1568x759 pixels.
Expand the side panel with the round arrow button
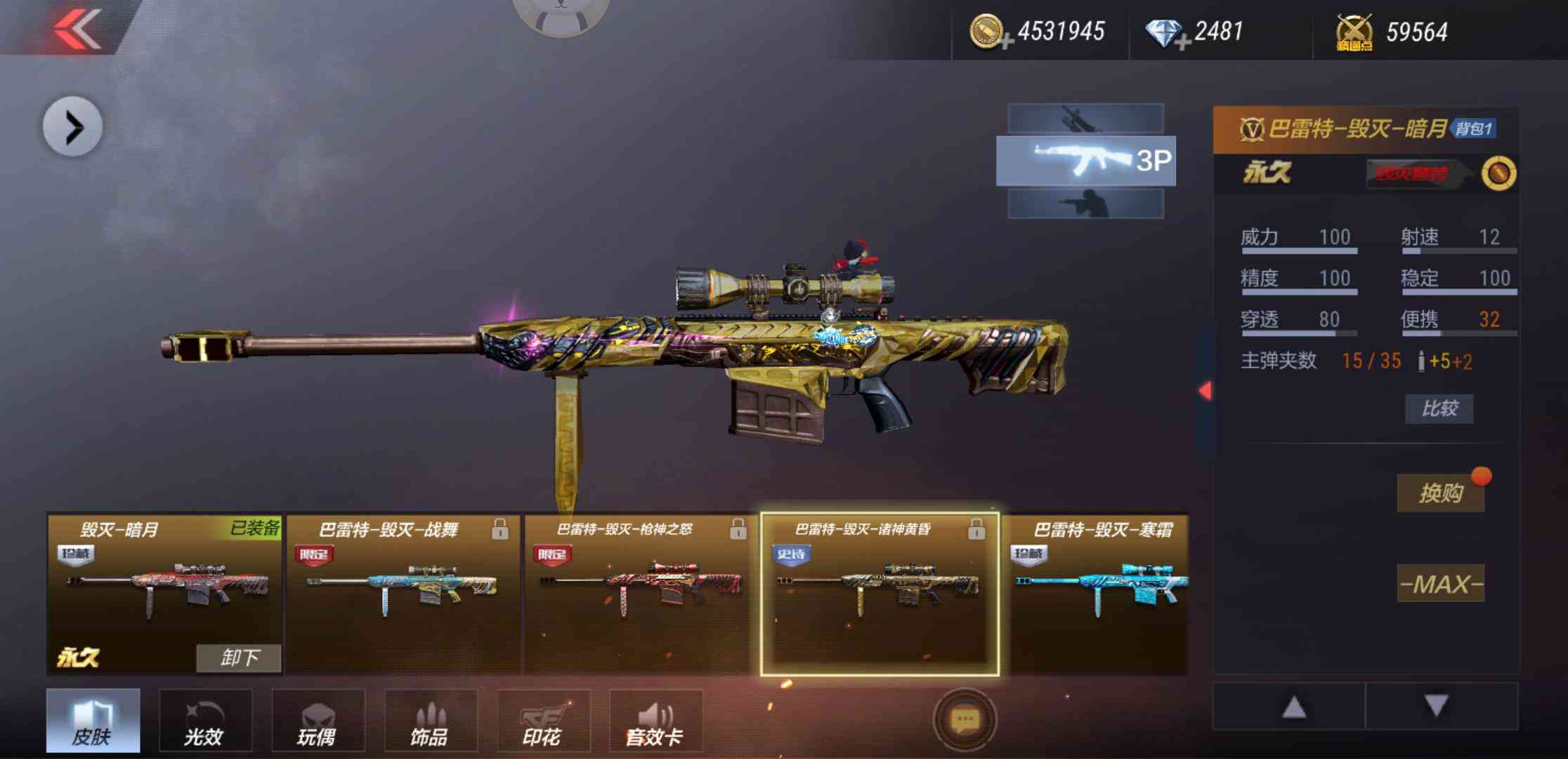(x=73, y=127)
